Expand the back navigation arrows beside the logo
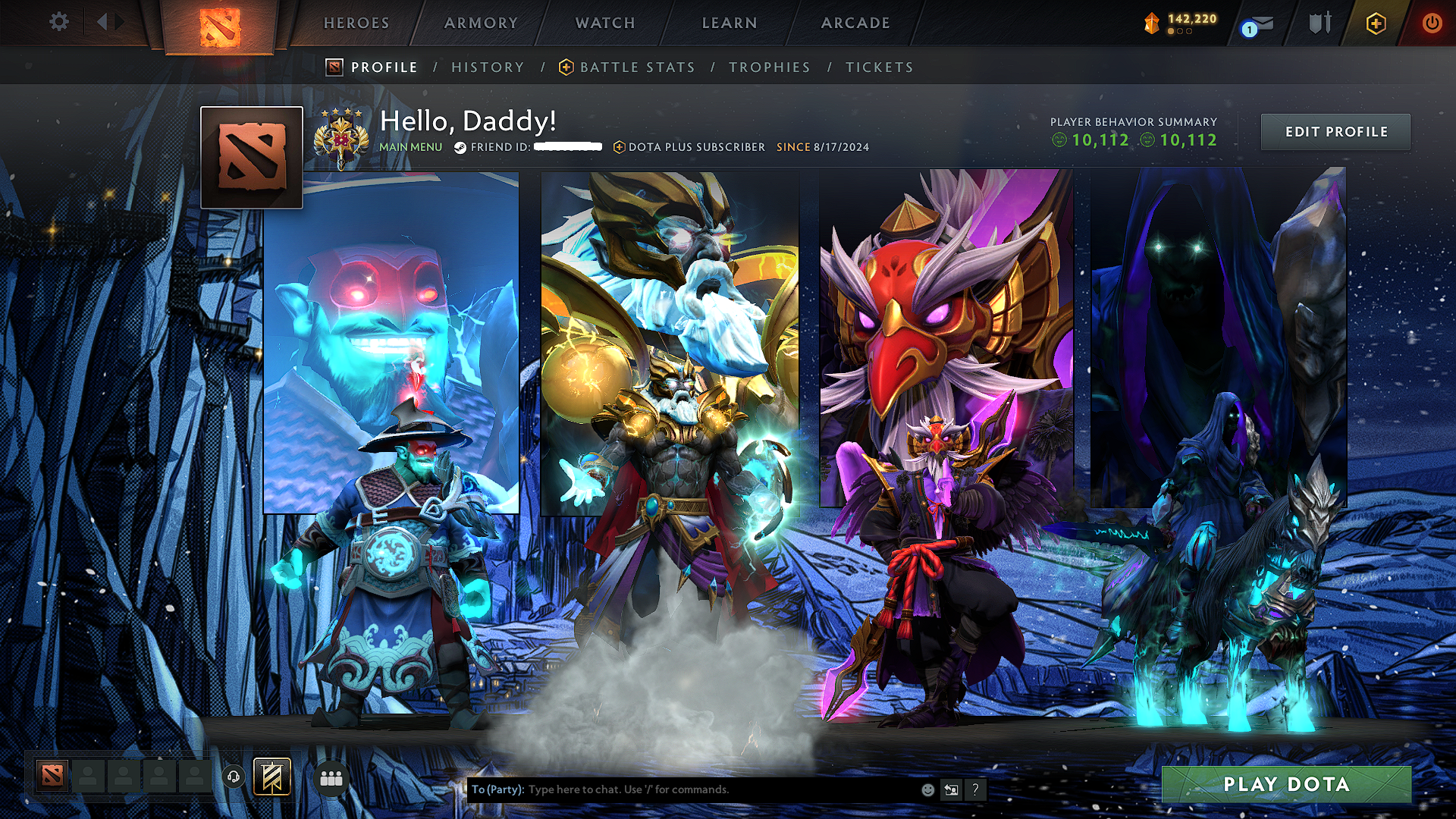Screen dimensions: 1456x819 pyautogui.click(x=104, y=22)
